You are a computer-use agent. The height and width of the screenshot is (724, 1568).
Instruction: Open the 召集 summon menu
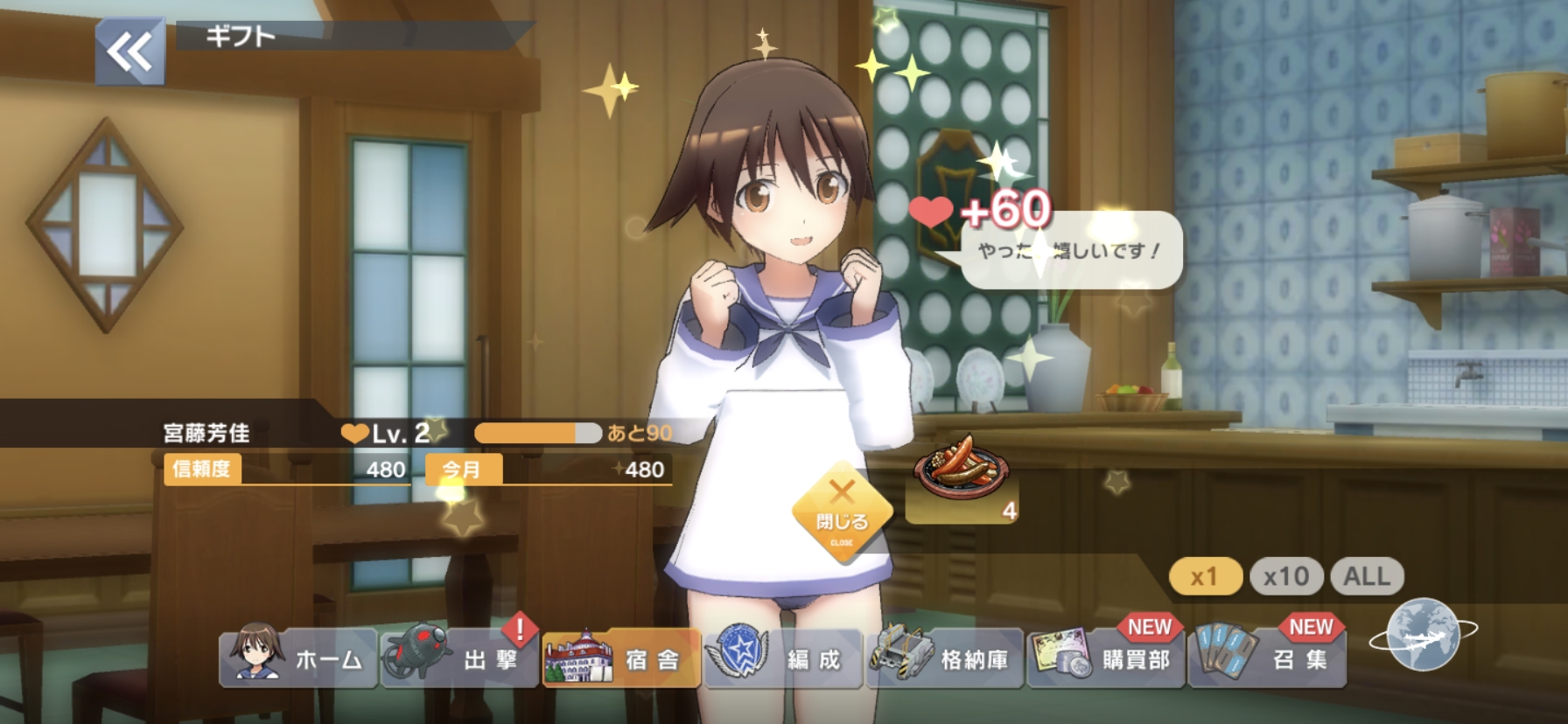(x=1267, y=659)
